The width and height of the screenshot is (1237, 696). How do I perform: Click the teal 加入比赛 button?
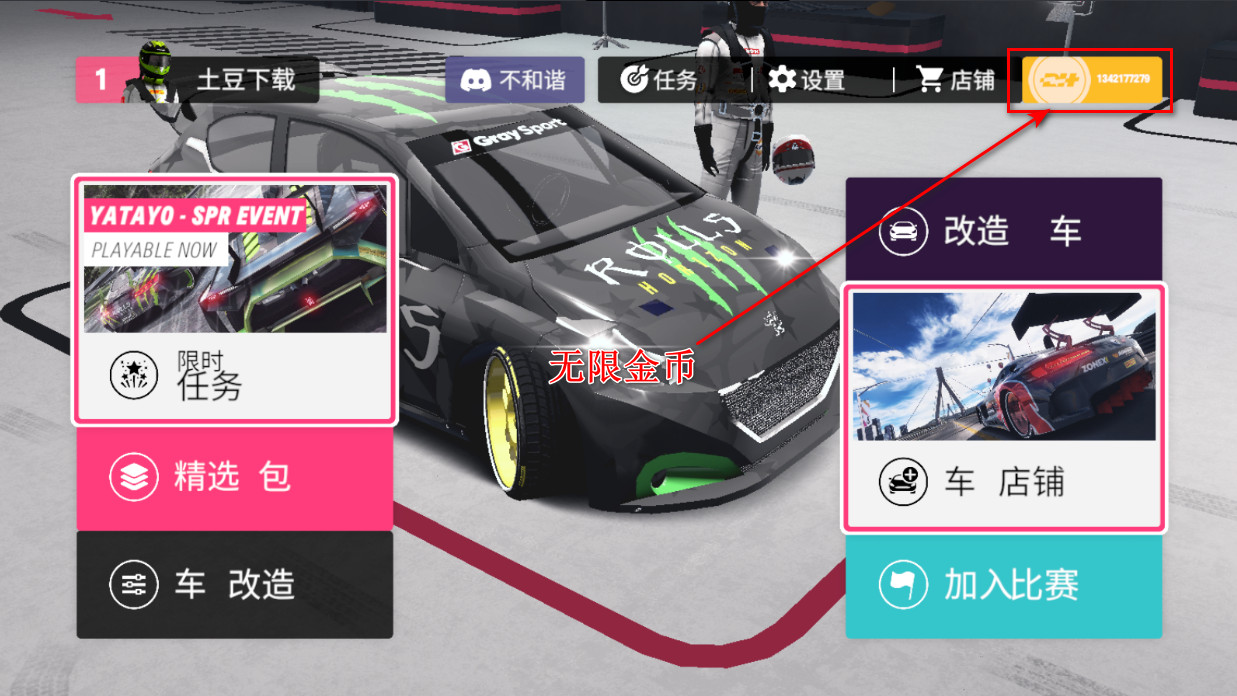pos(1004,585)
